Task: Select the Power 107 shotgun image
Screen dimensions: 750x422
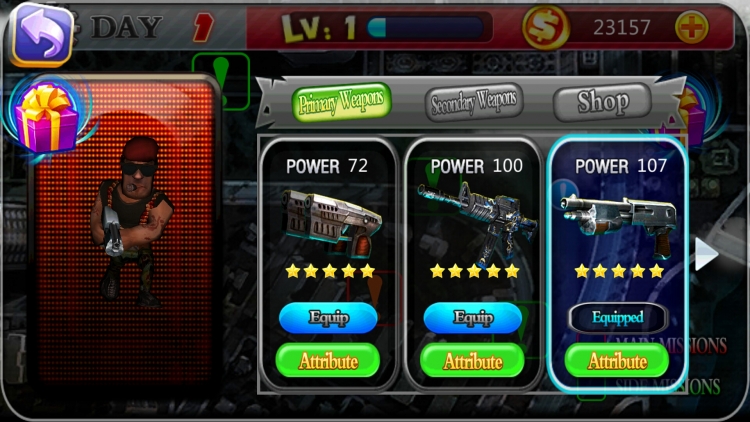Action: (617, 214)
